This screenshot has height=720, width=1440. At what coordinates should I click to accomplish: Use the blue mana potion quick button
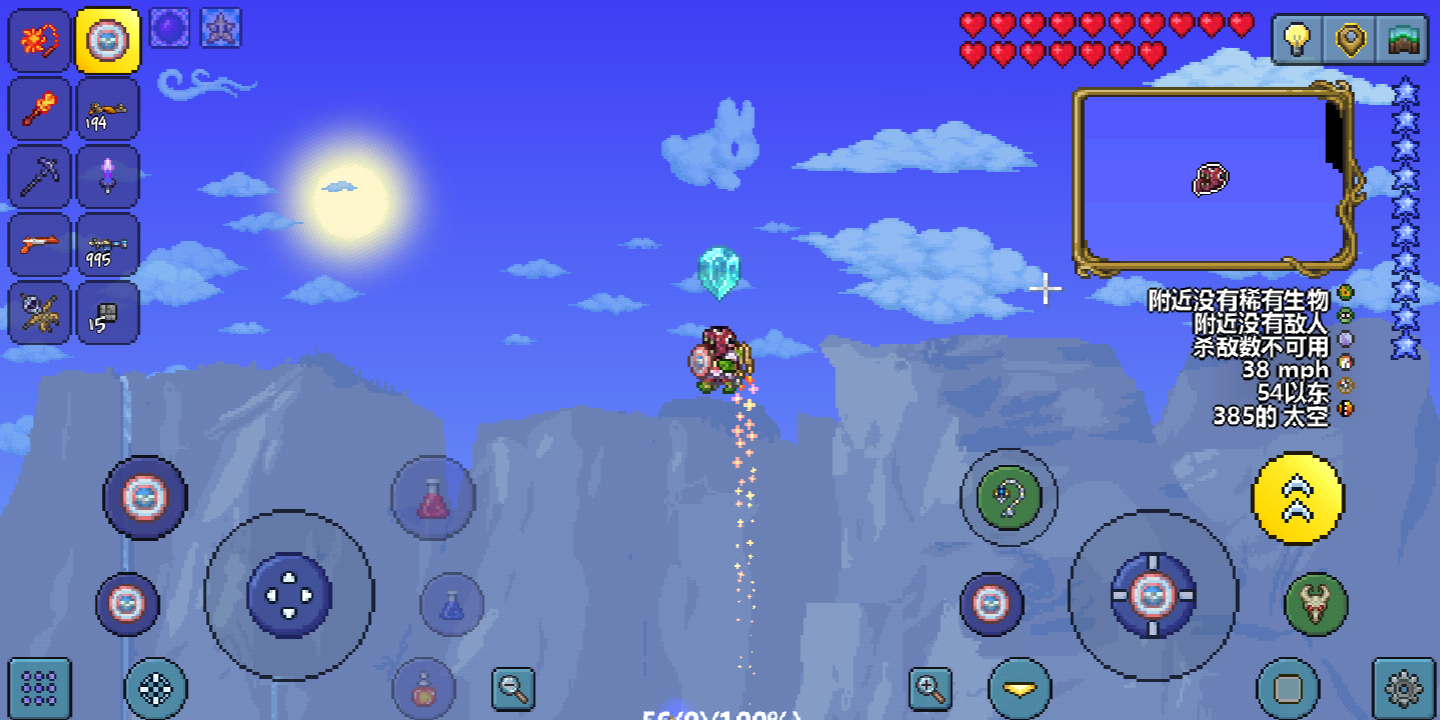click(452, 605)
